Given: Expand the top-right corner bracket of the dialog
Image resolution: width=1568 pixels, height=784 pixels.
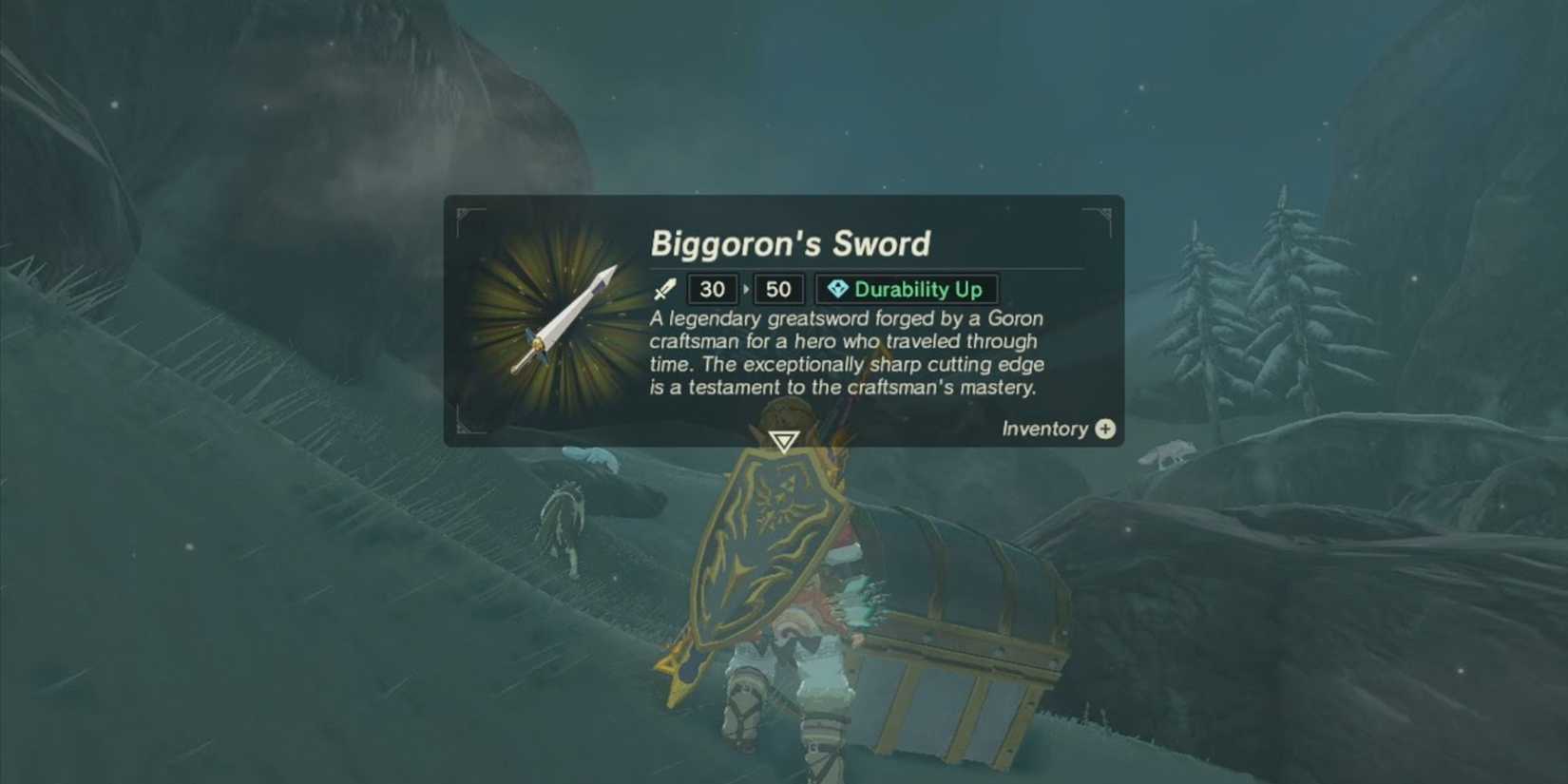Looking at the screenshot, I should click(1105, 211).
